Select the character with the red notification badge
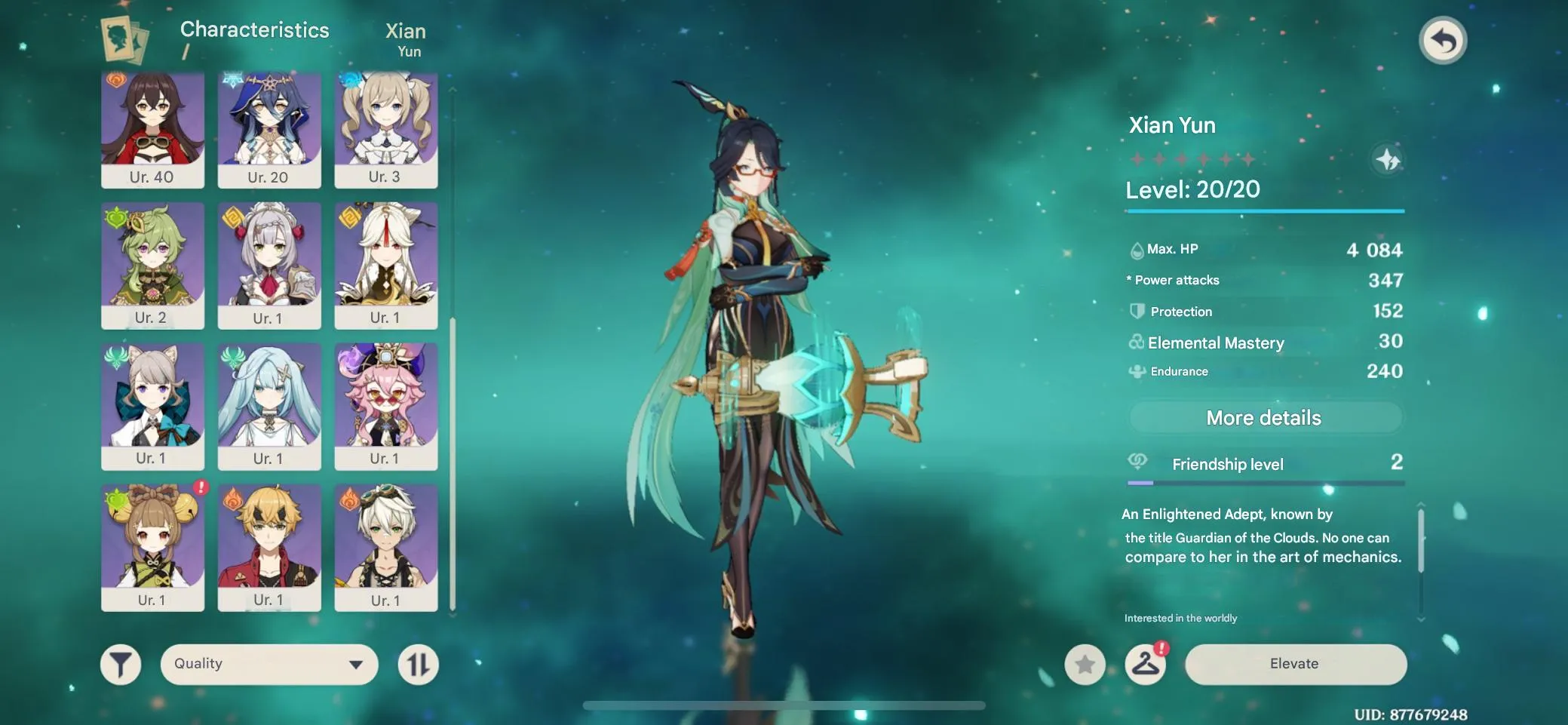This screenshot has height=725, width=1568. point(153,547)
